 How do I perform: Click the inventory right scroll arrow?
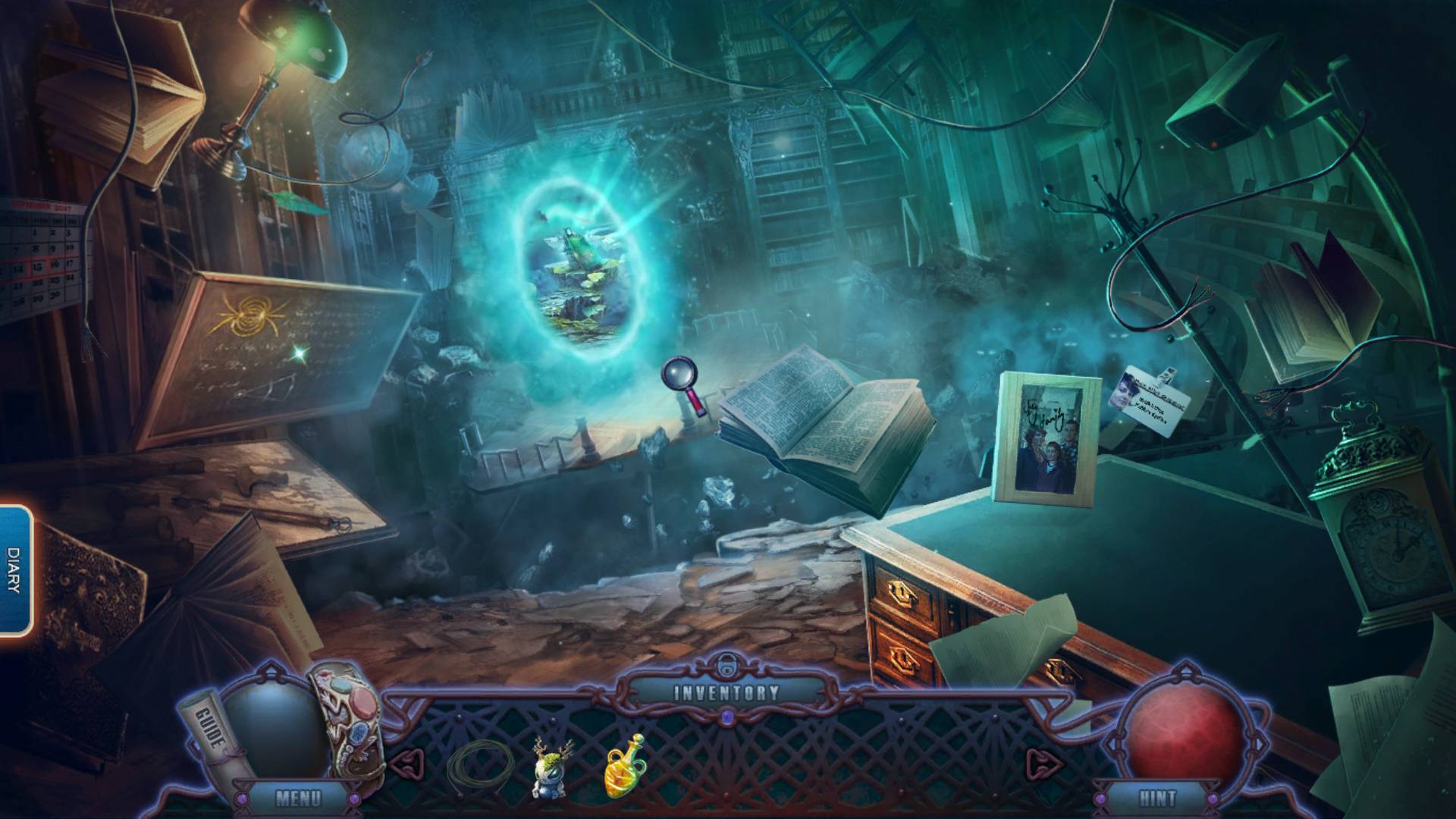(x=1040, y=761)
